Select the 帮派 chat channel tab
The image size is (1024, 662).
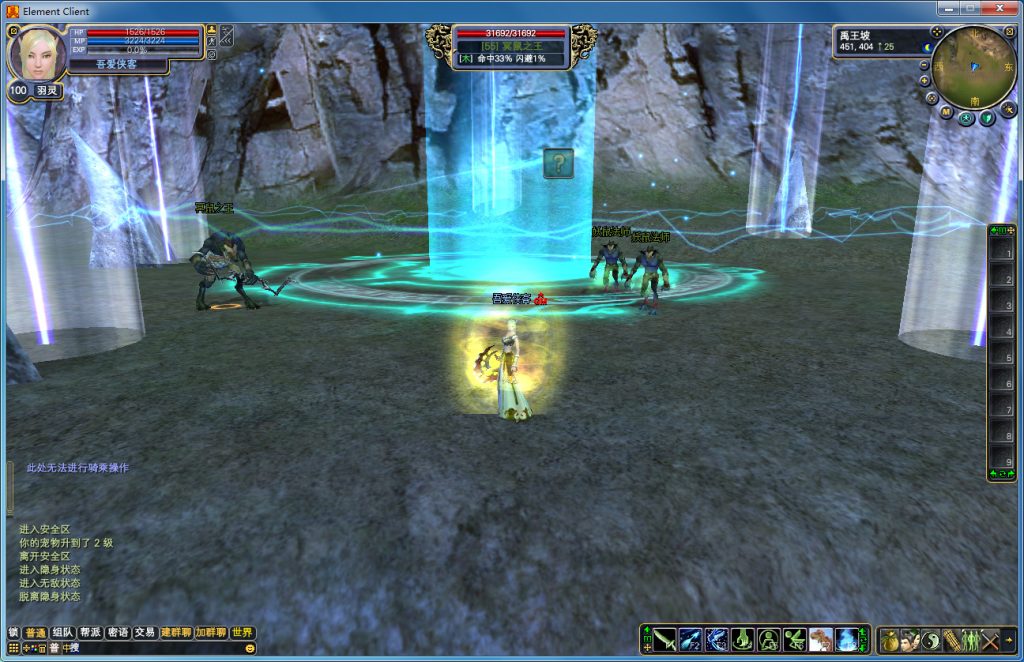coord(91,632)
